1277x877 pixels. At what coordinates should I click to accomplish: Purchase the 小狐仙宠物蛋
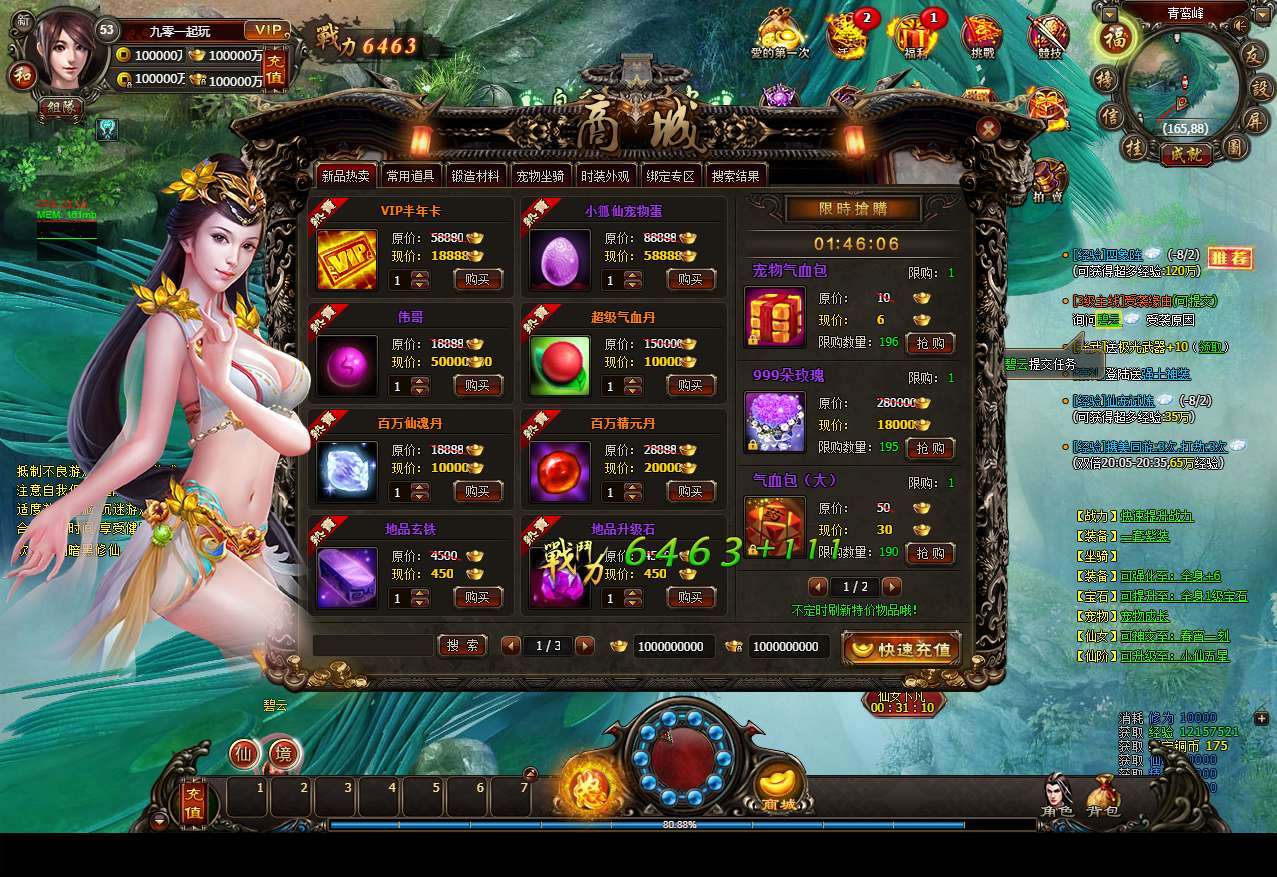[x=691, y=280]
